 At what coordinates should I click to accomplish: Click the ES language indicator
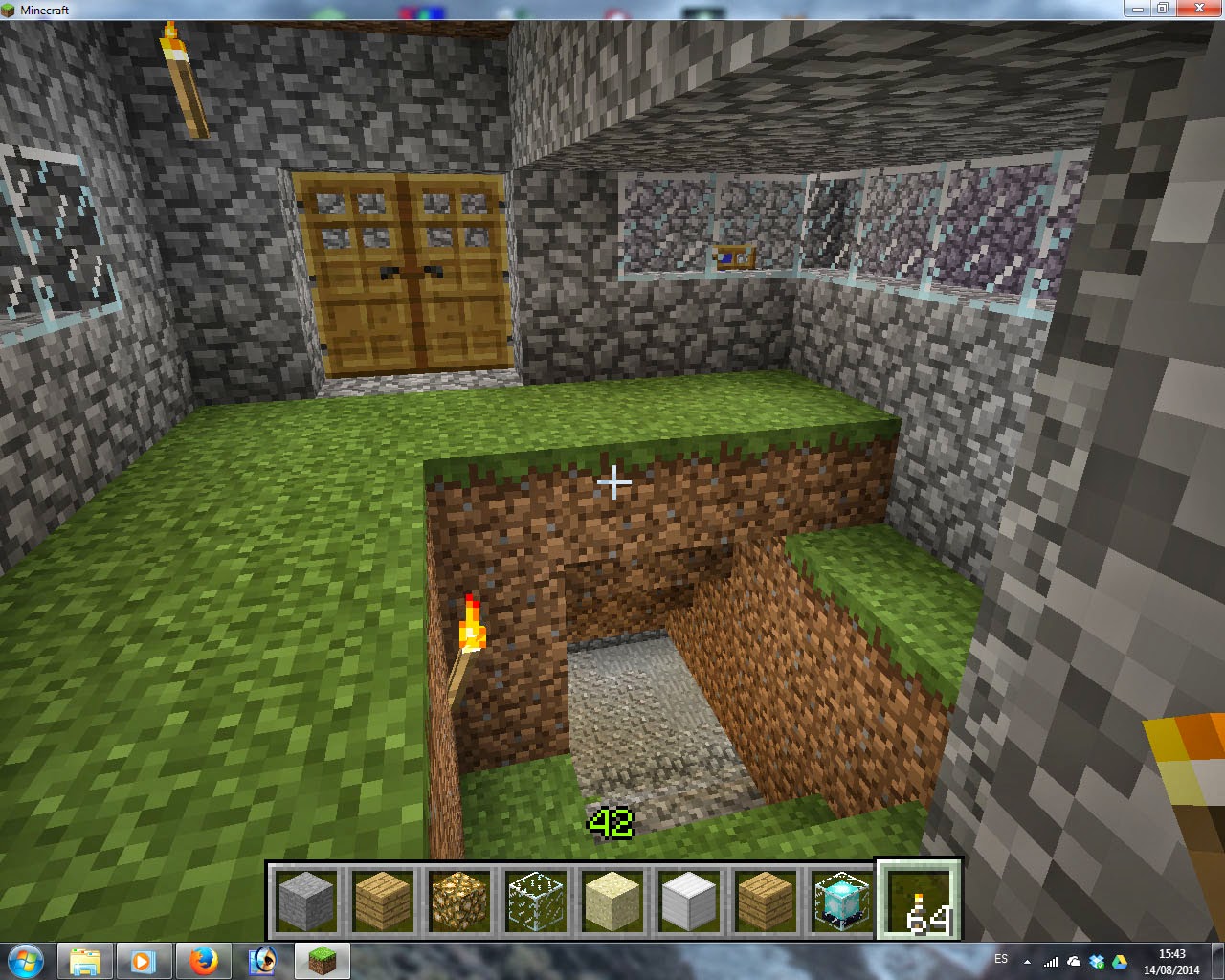pos(1002,958)
